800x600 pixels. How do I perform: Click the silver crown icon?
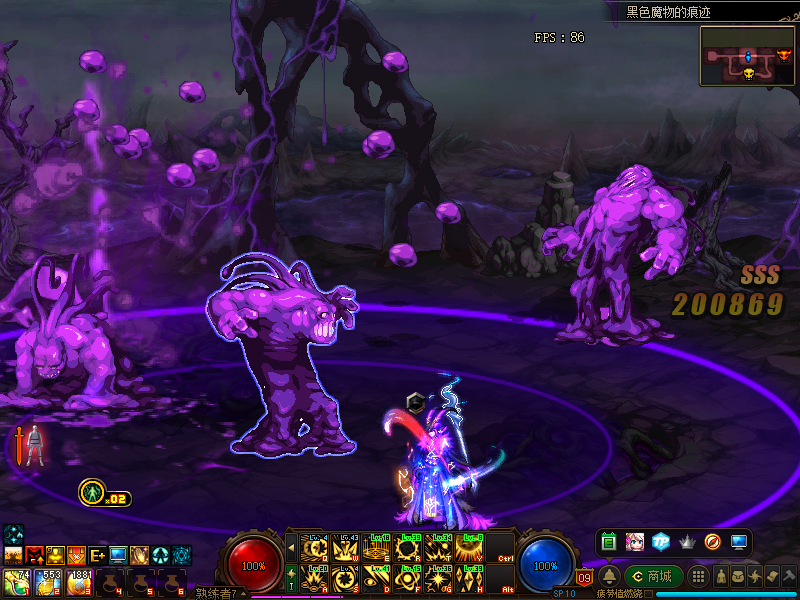point(686,541)
